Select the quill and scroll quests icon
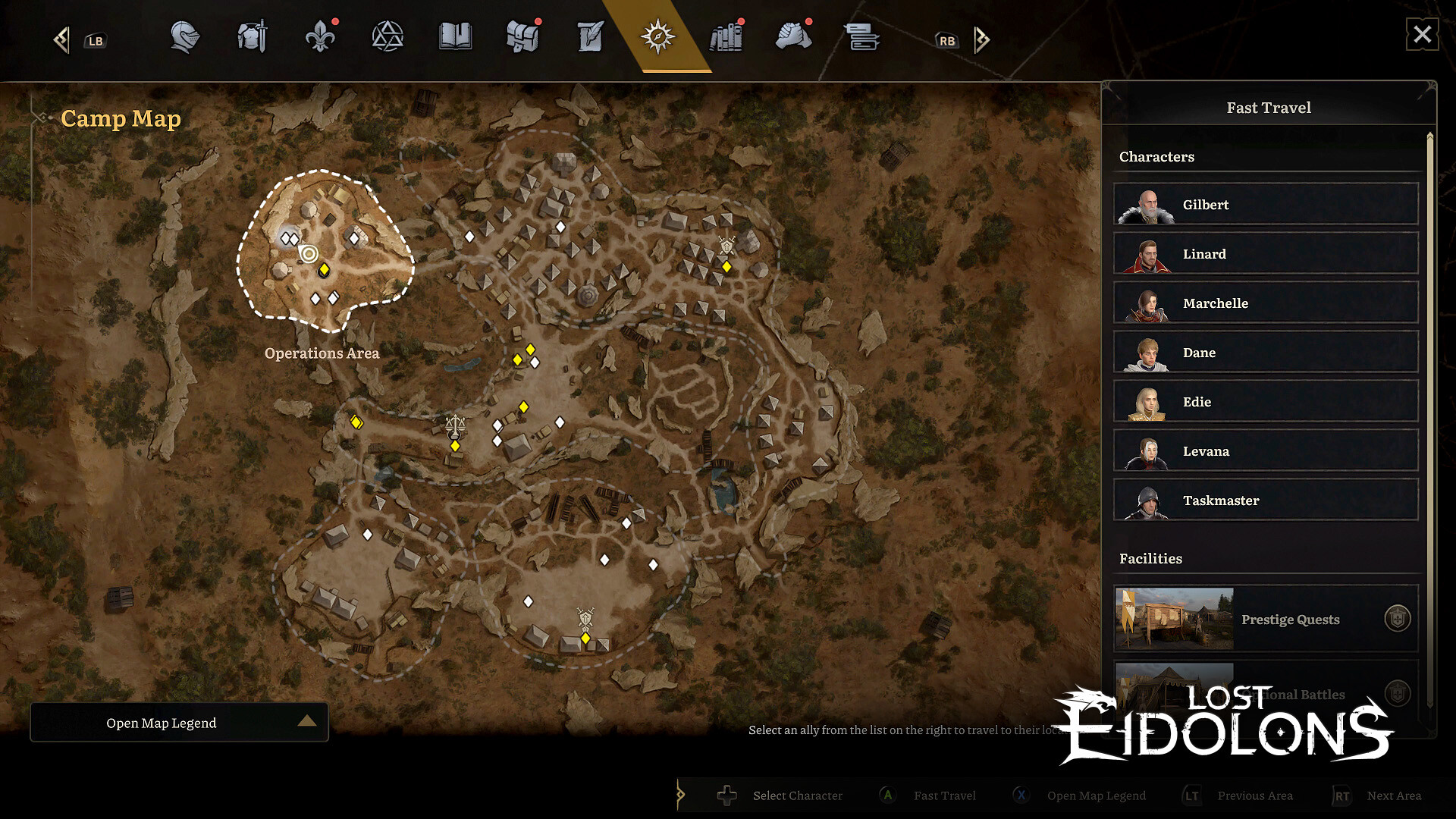The width and height of the screenshot is (1456, 819). 589,38
